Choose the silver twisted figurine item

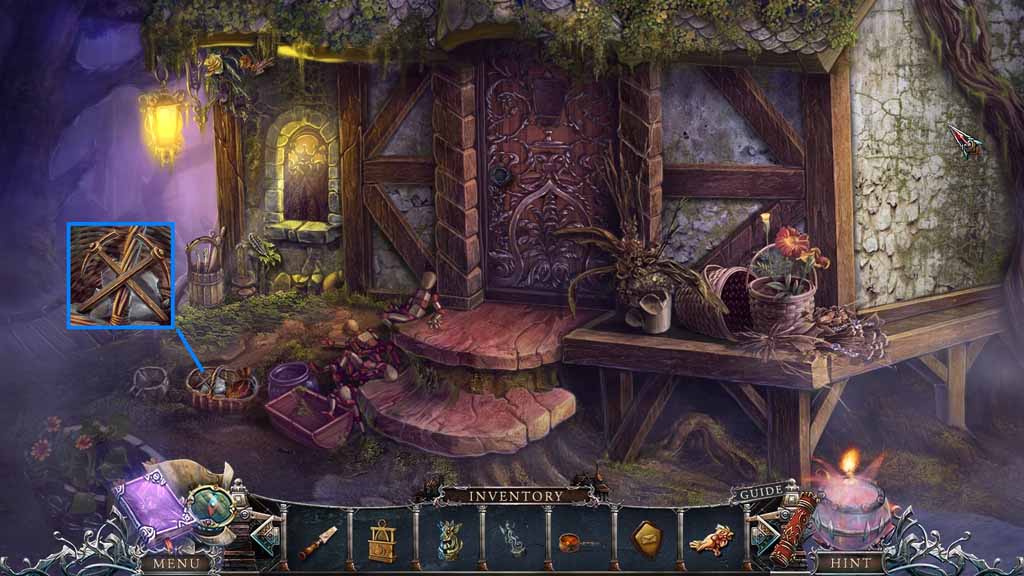[514, 541]
